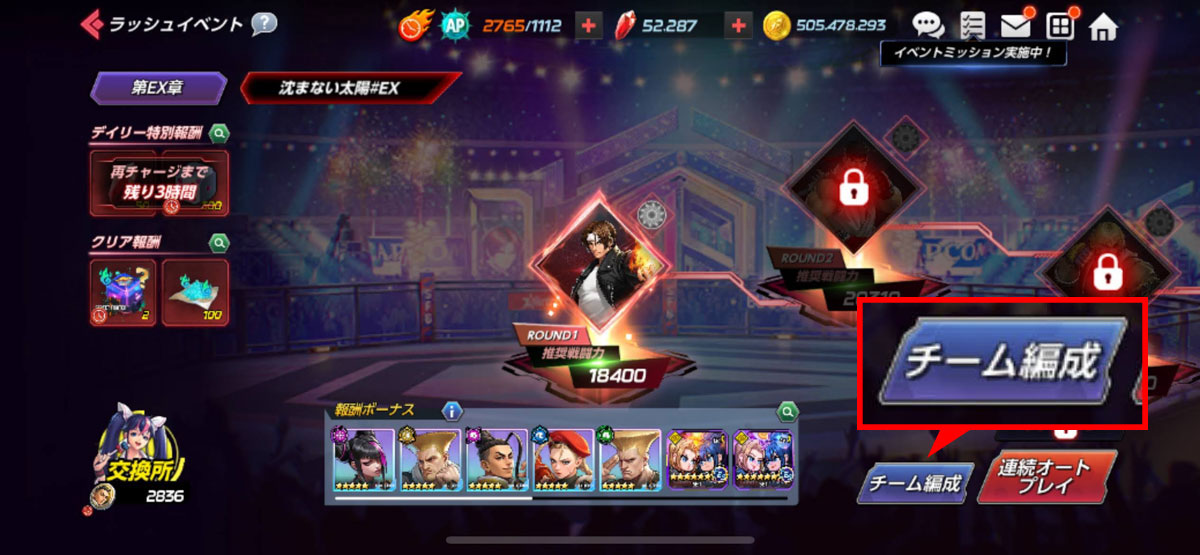
Task: Show reward bonus info with the blue i
Action: (x=452, y=410)
